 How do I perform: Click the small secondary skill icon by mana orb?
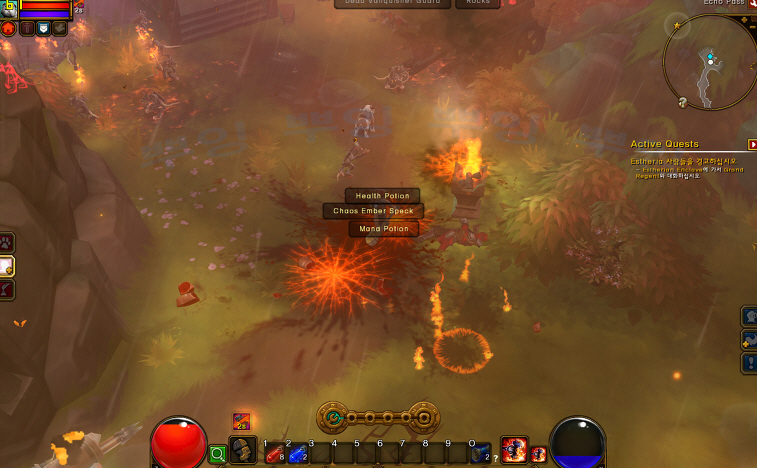538,454
